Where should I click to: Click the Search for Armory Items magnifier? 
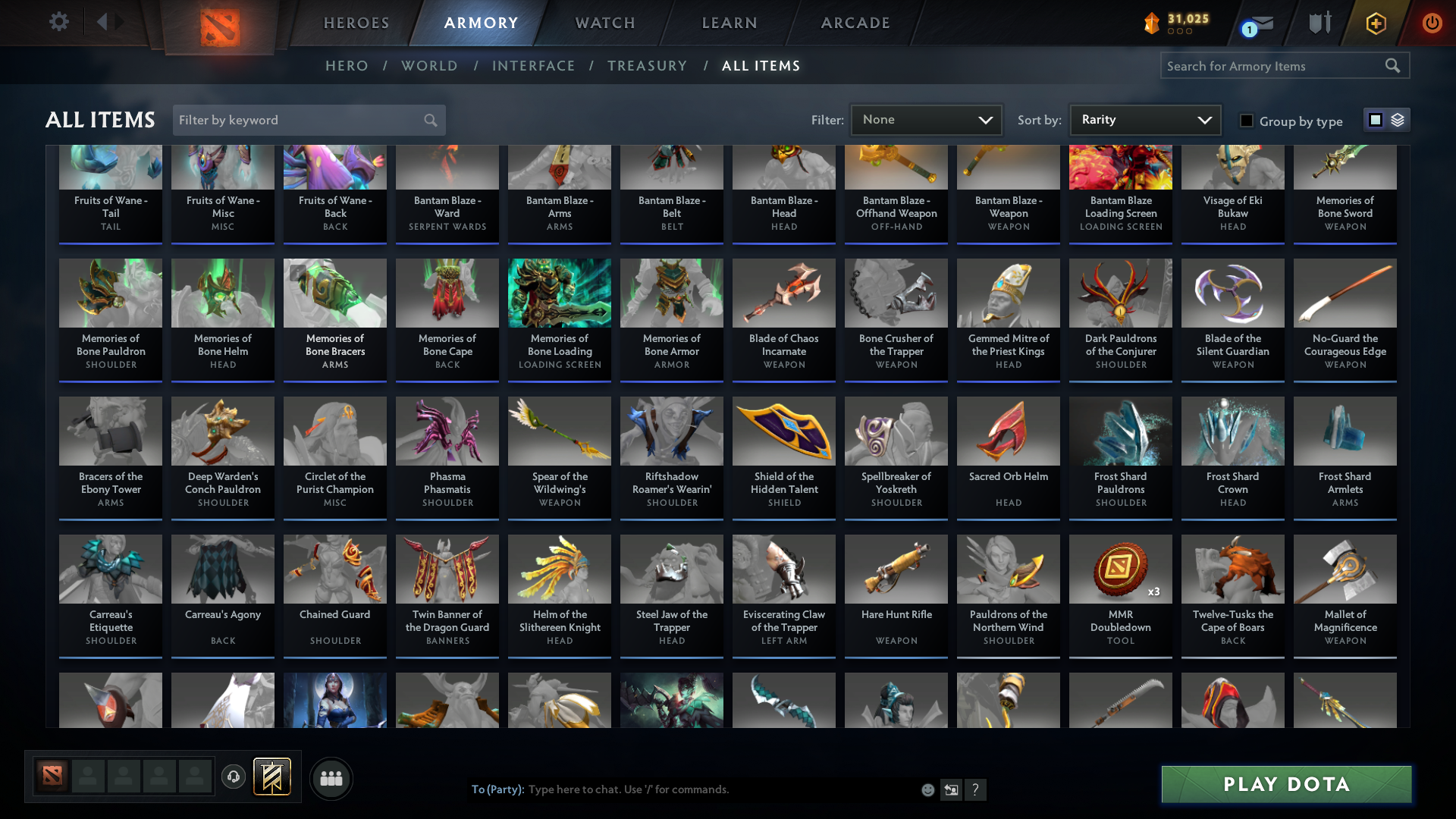coord(1394,65)
